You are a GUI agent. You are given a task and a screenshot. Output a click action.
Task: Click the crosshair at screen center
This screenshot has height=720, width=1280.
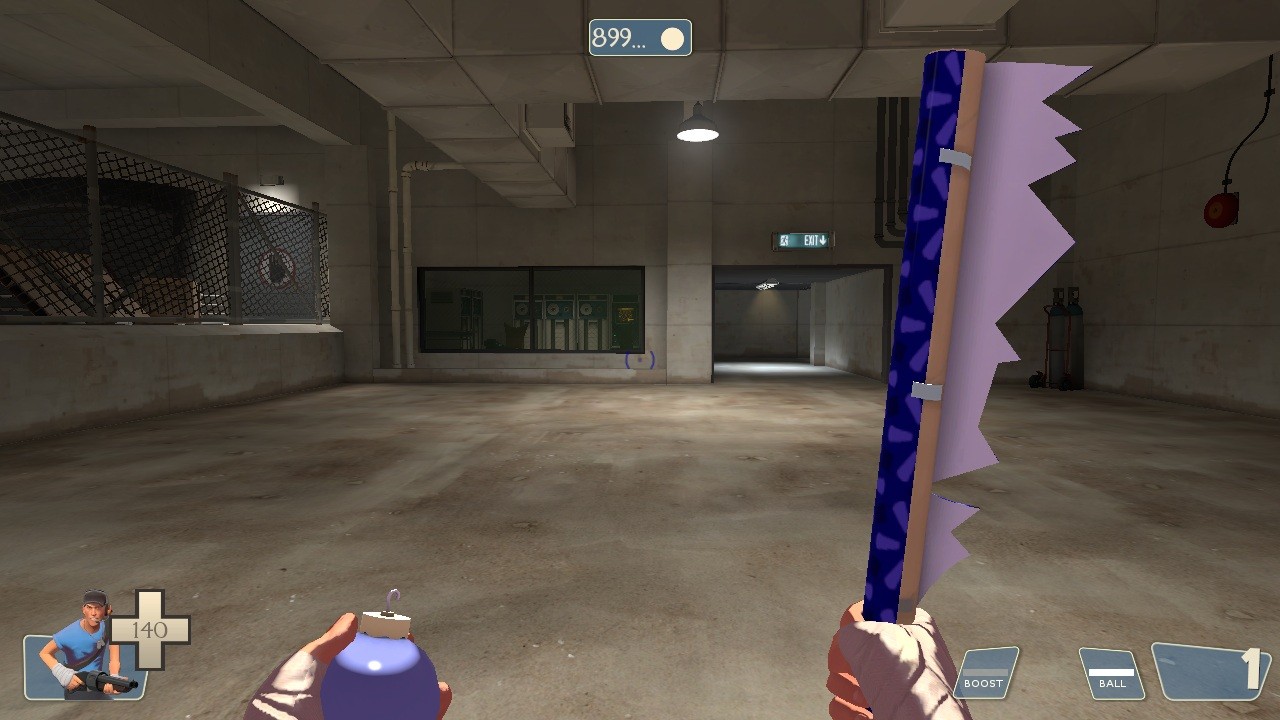640,360
